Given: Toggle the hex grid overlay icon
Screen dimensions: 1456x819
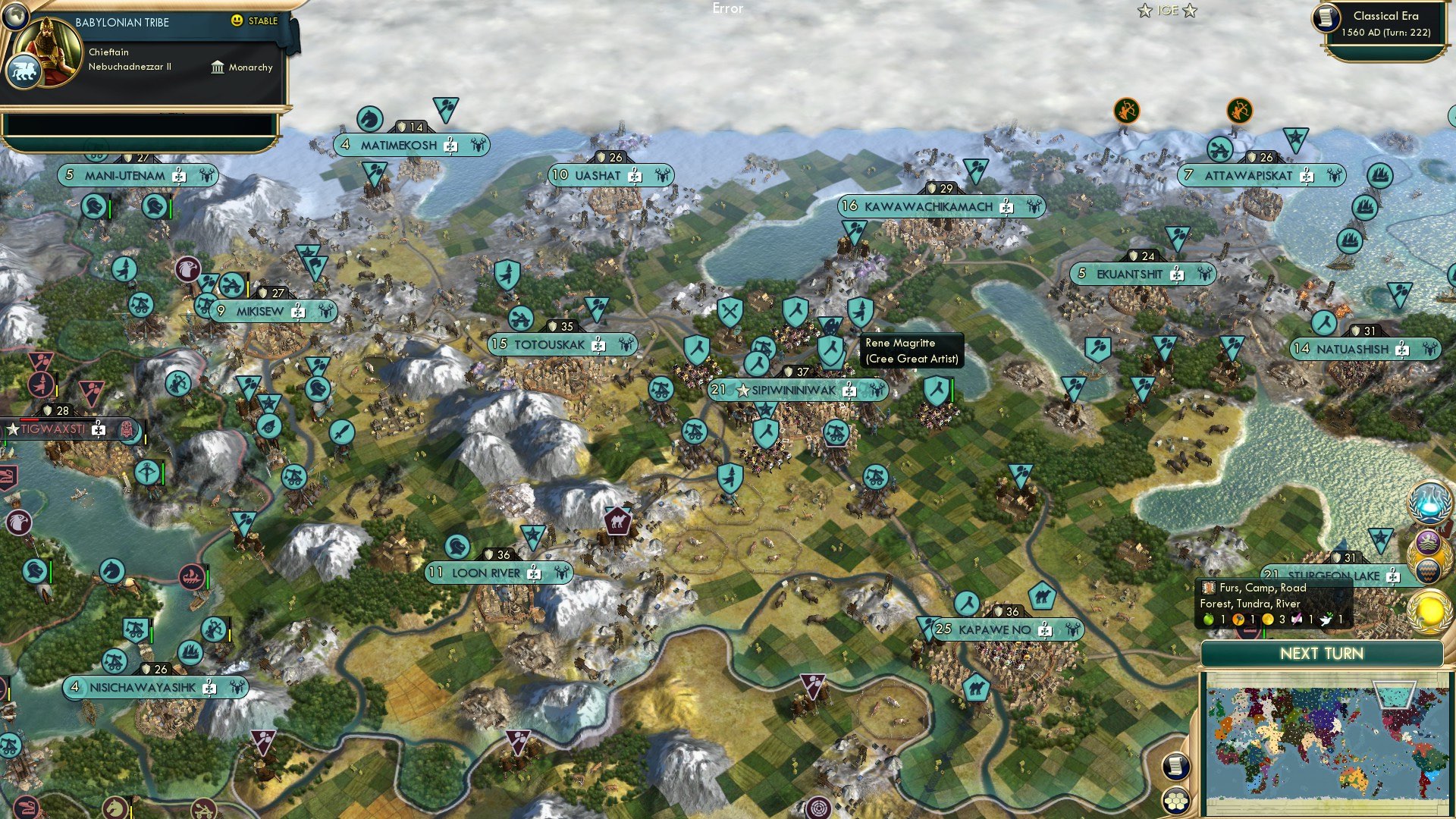Looking at the screenshot, I should tap(1175, 802).
